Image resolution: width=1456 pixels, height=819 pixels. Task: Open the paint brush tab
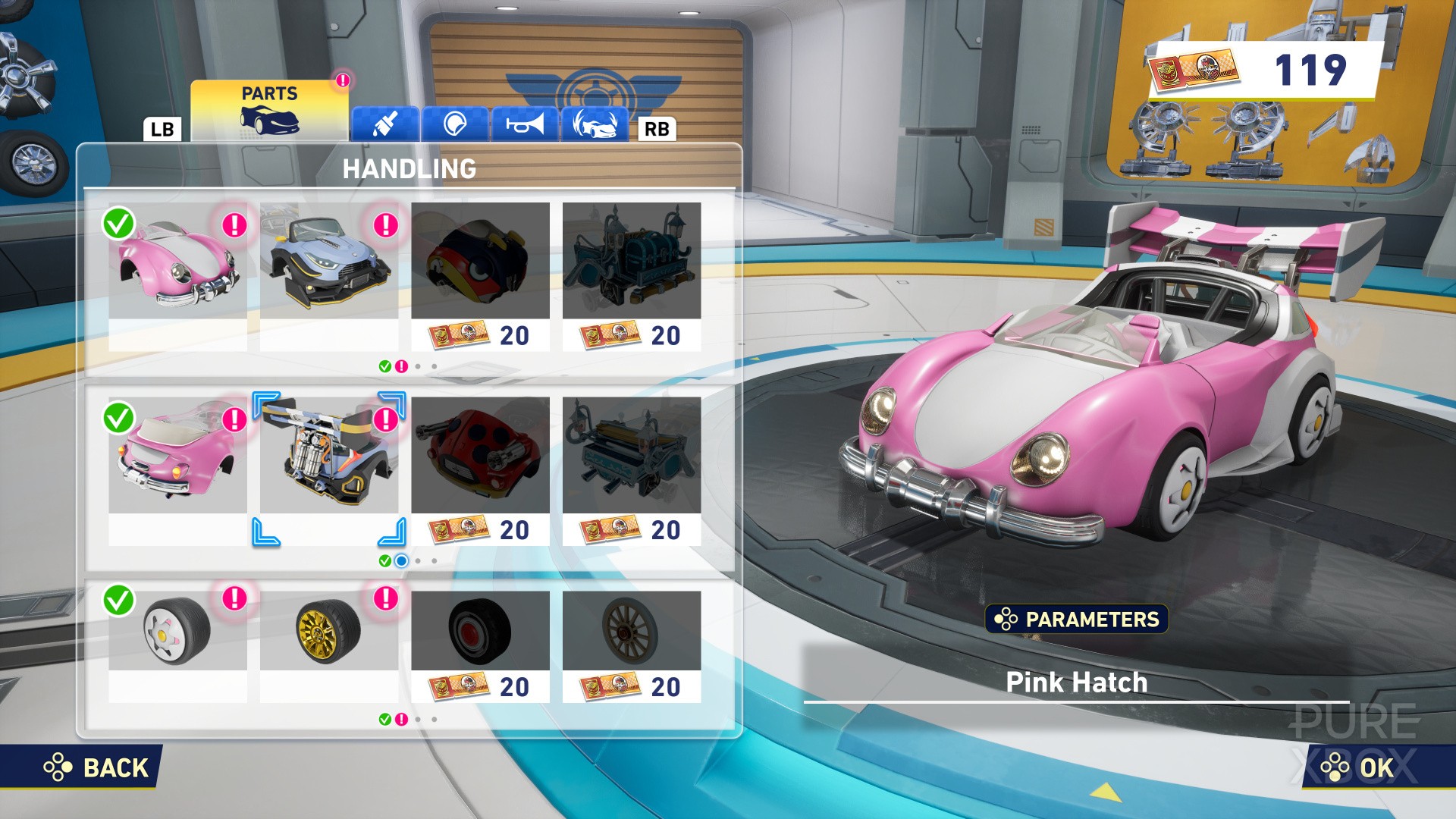click(385, 124)
